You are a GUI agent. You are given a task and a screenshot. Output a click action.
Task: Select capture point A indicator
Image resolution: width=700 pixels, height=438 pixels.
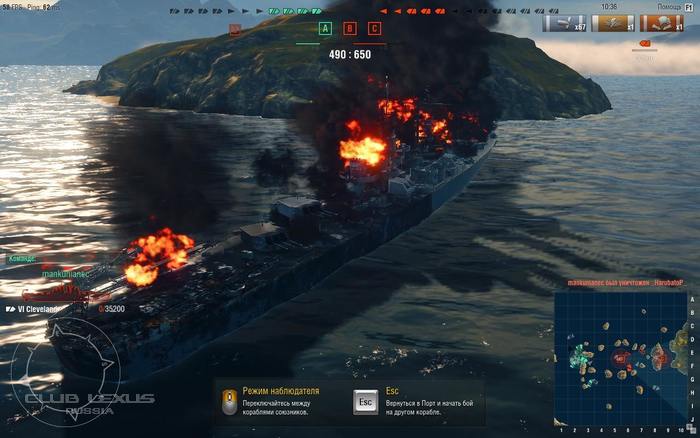(325, 29)
